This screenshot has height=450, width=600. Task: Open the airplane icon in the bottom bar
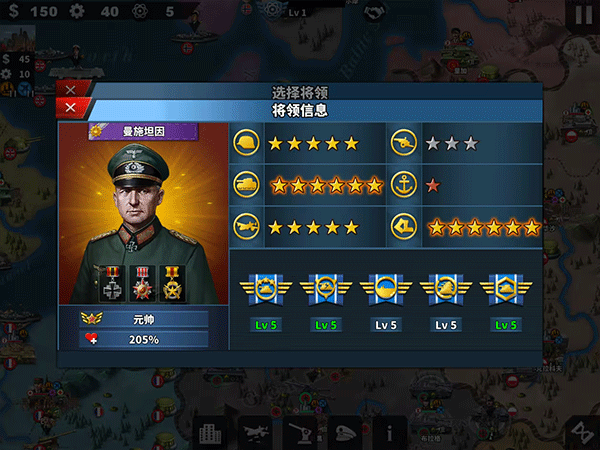pos(255,432)
